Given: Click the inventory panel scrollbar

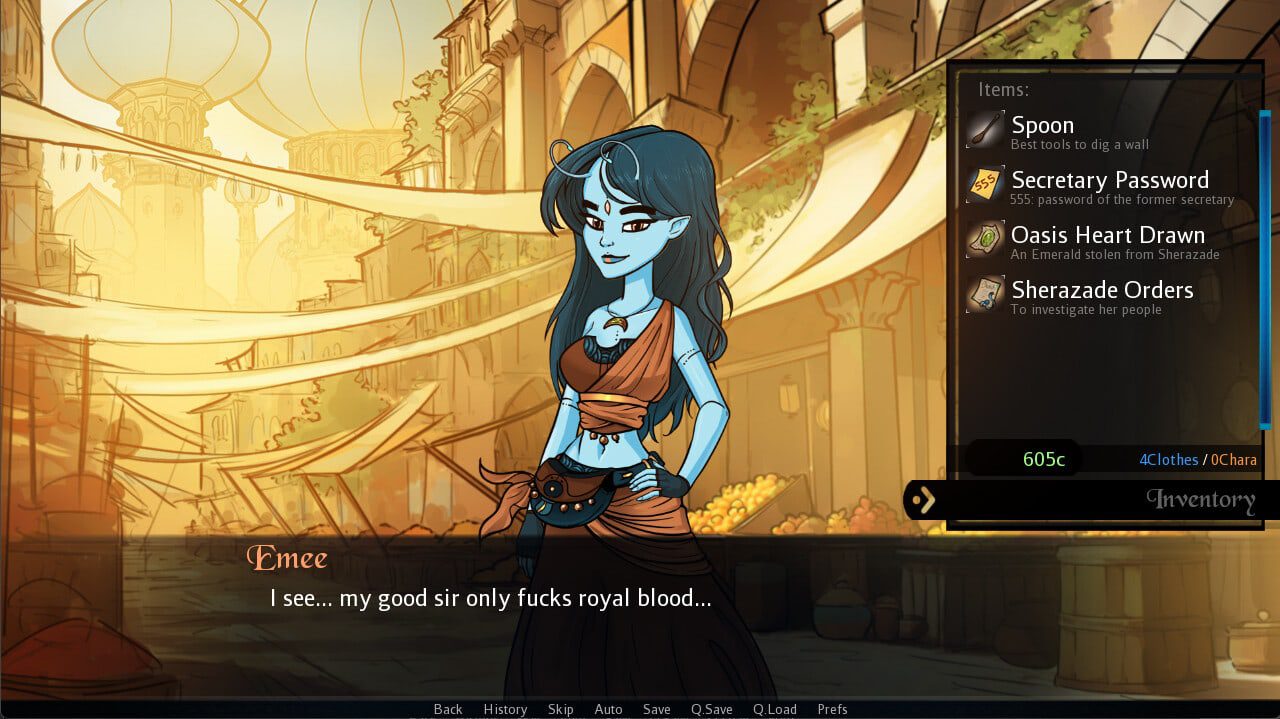Looking at the screenshot, I should pos(1264,268).
